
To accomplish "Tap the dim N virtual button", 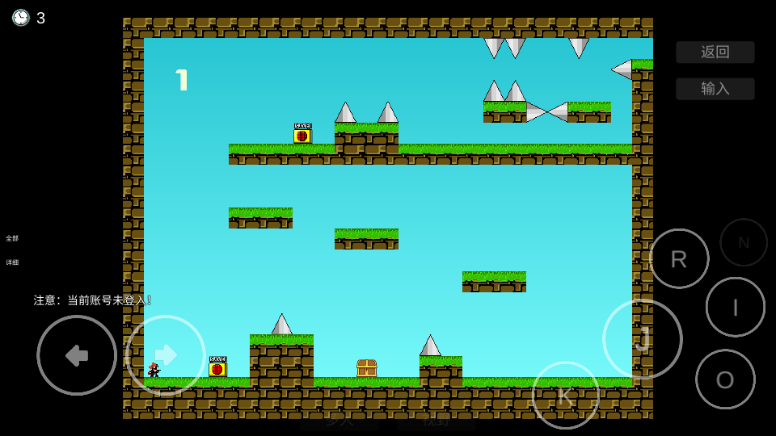I will (743, 243).
